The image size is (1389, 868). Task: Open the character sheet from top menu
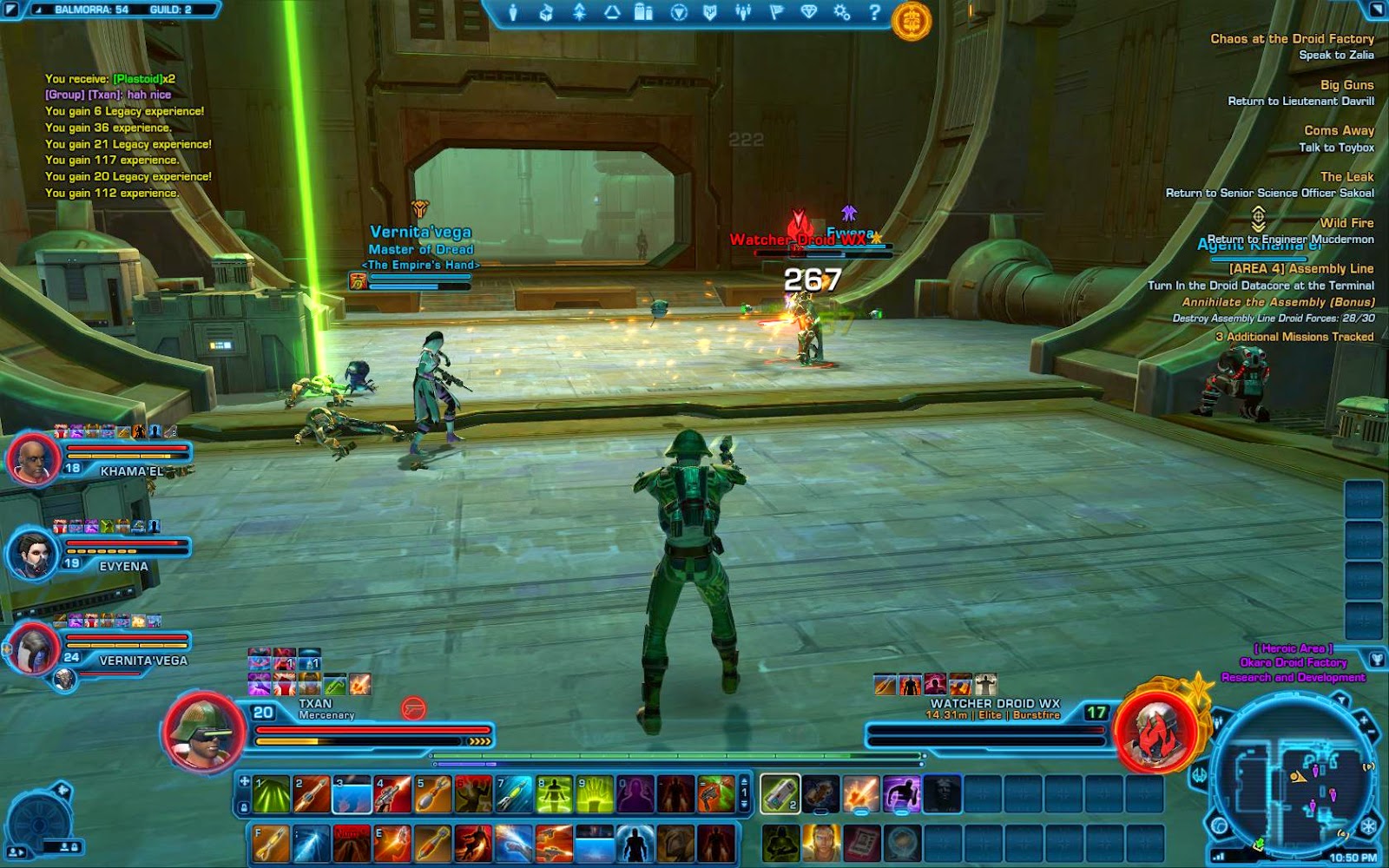513,12
